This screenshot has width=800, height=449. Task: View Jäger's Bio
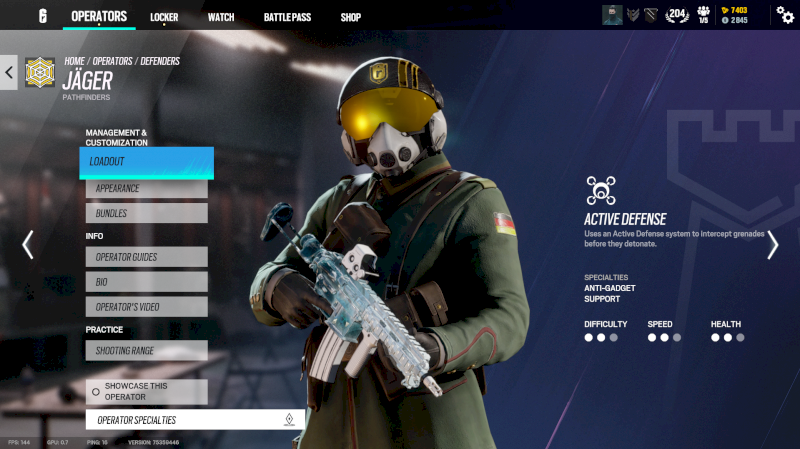[x=146, y=282]
